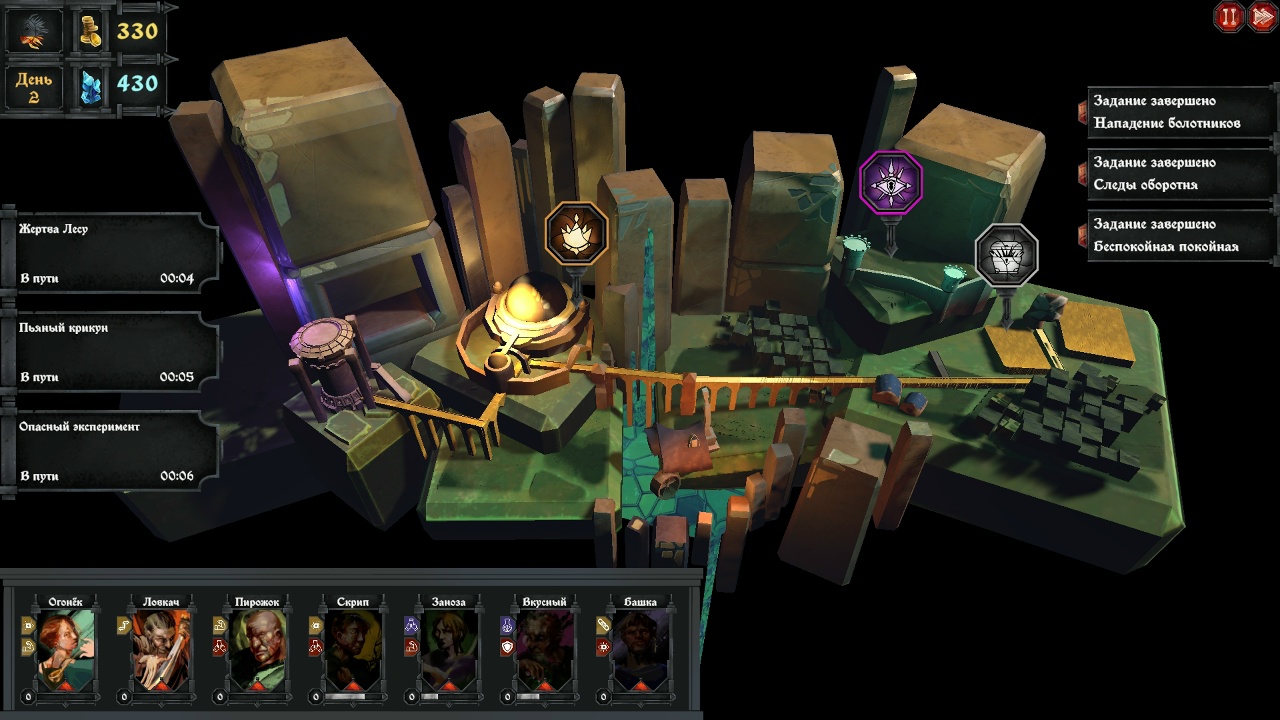The image size is (1280, 720).
Task: Open the orange flame map marker
Action: click(x=576, y=234)
